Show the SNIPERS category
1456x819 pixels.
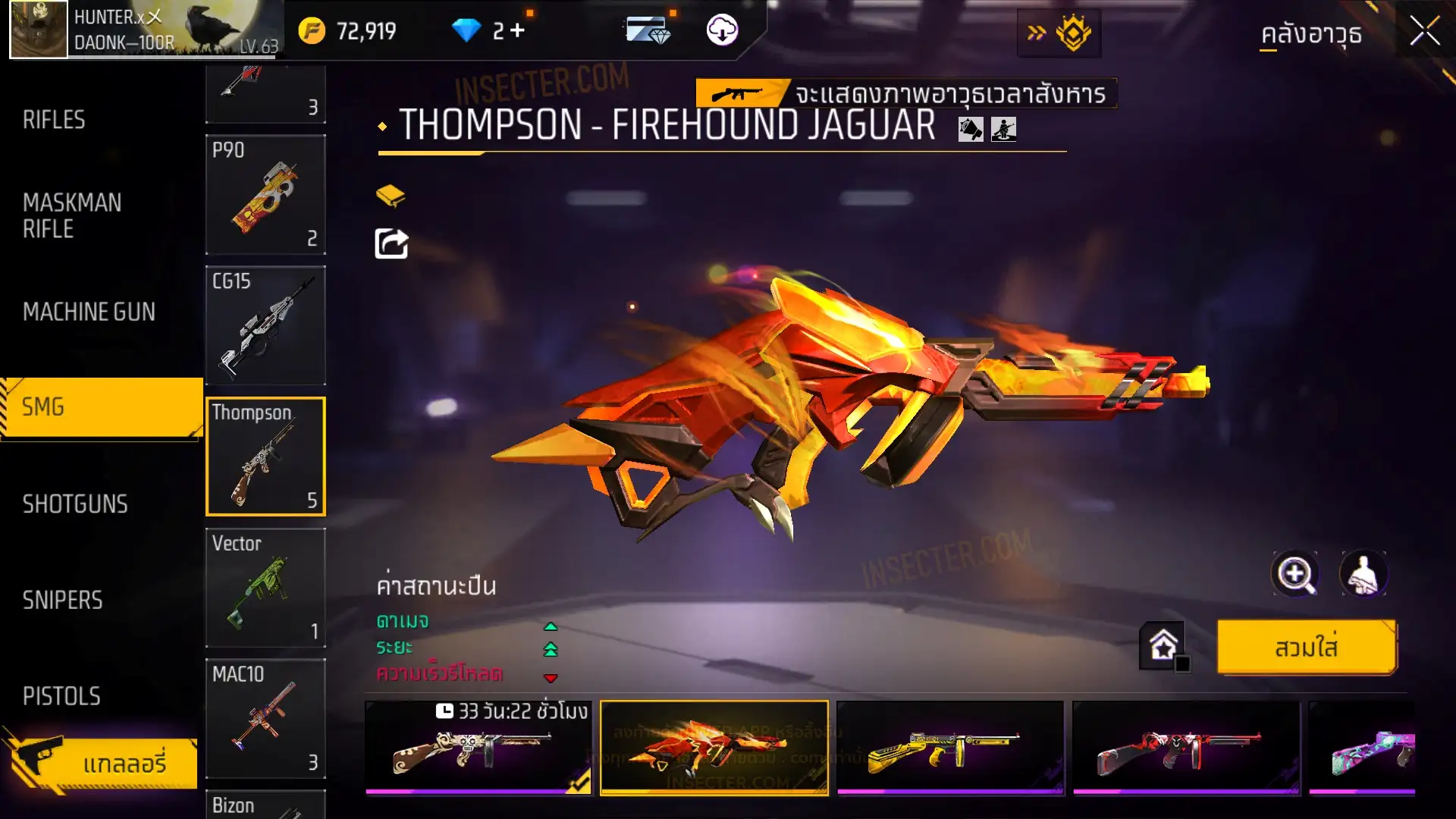pos(62,601)
